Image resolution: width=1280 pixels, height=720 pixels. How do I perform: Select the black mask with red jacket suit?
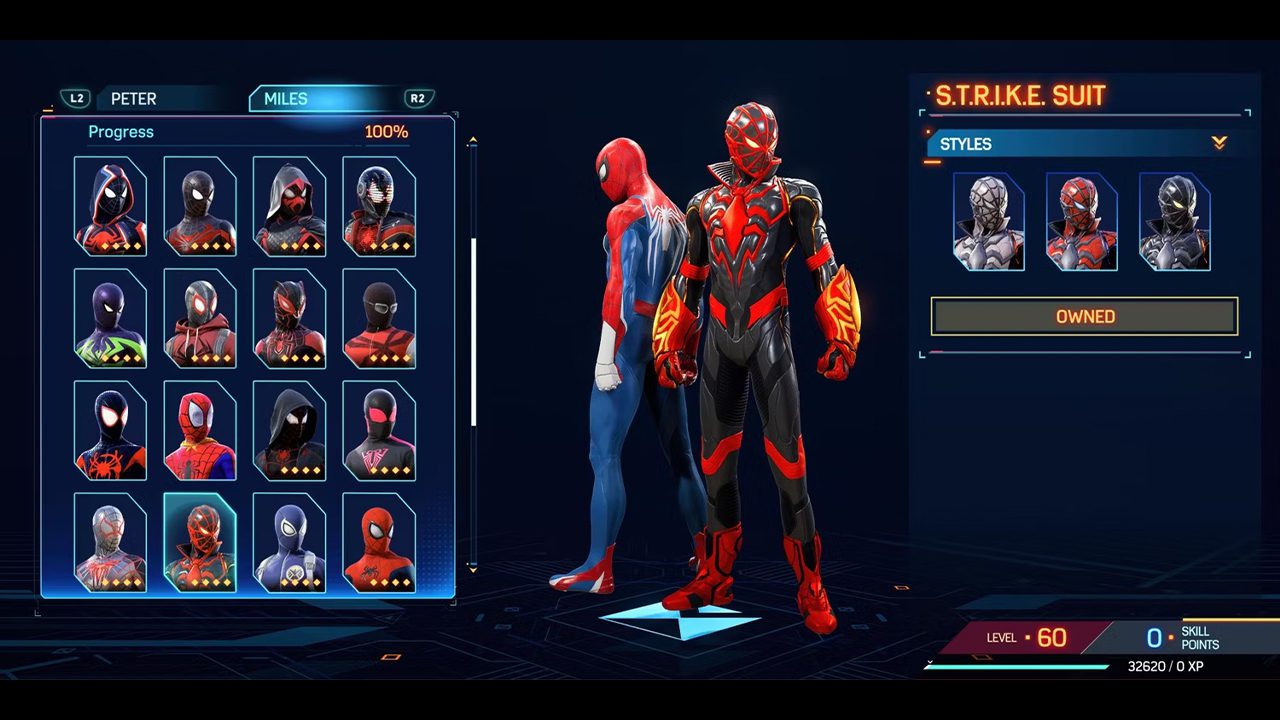379,319
